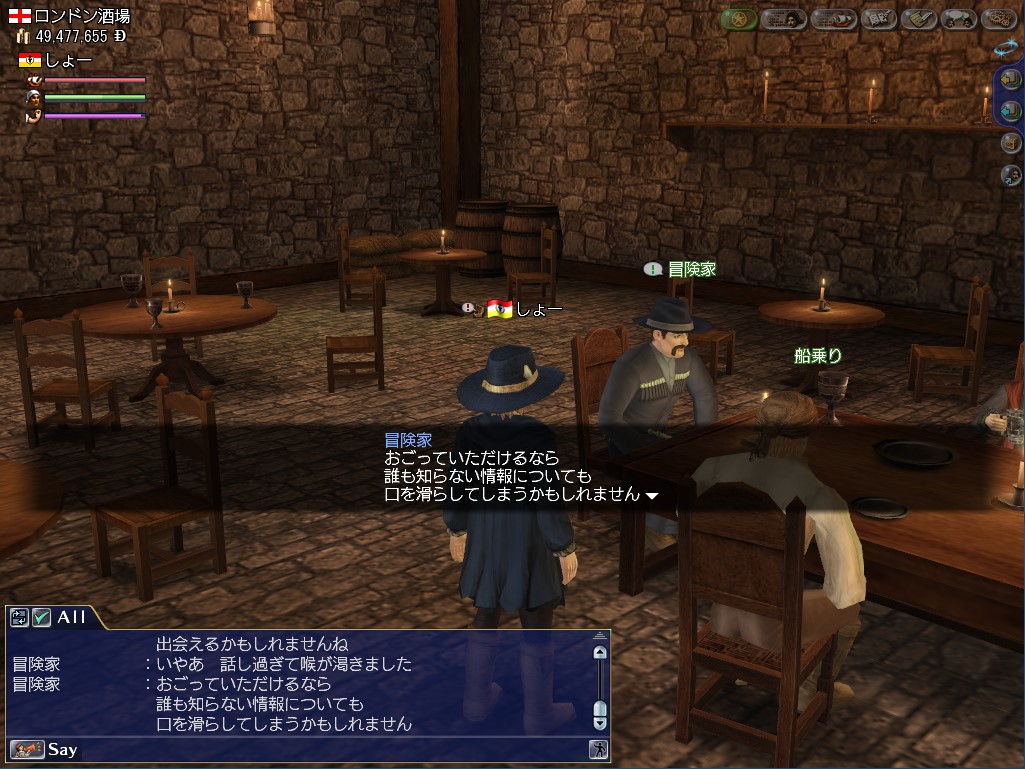Open the speech bubbles communication button
The width and height of the screenshot is (1025, 769).
pyautogui.click(x=960, y=19)
